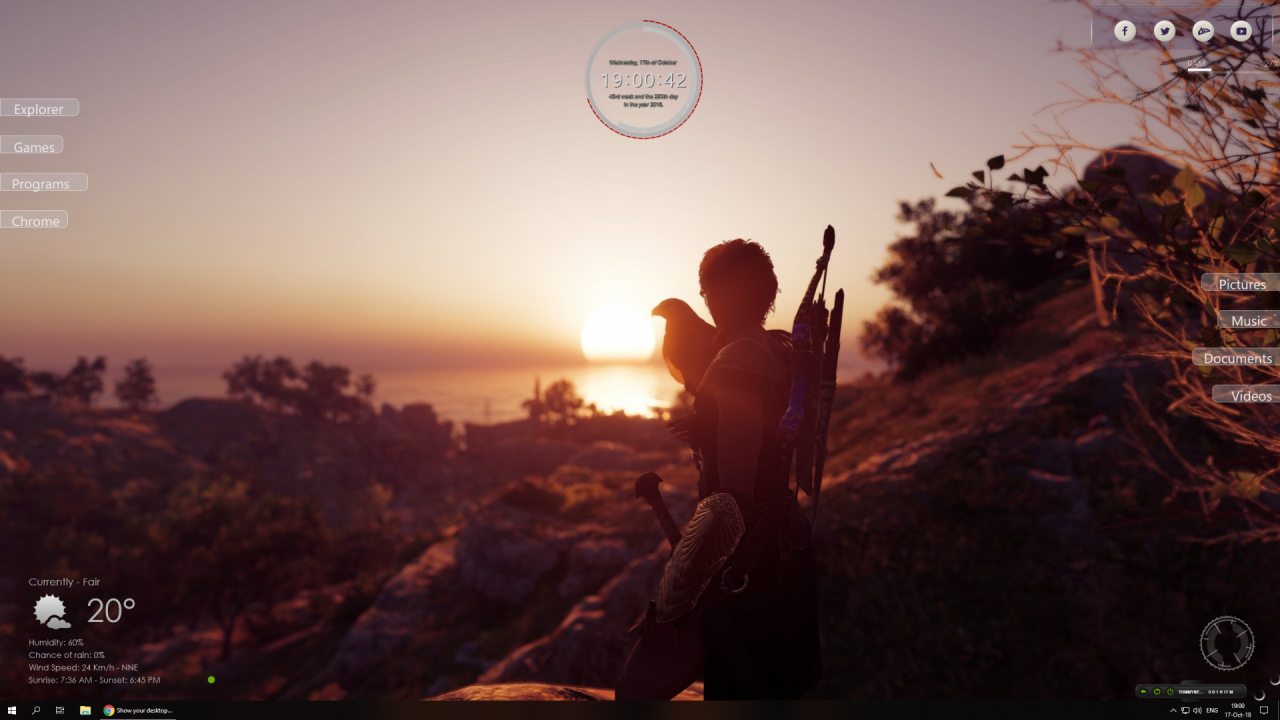Click the Facebook icon

(1125, 31)
